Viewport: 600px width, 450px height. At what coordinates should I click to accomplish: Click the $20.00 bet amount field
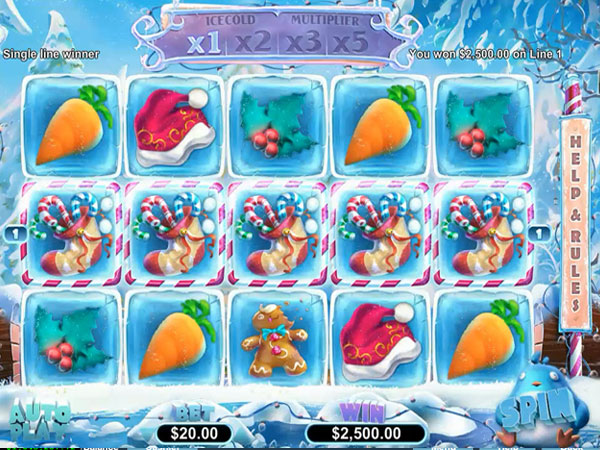pos(196,432)
